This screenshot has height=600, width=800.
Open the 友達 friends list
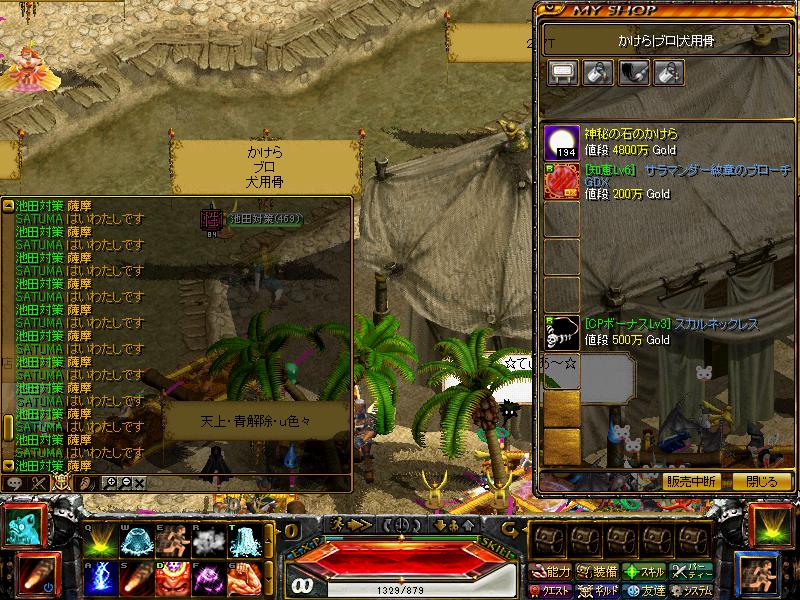click(x=643, y=590)
